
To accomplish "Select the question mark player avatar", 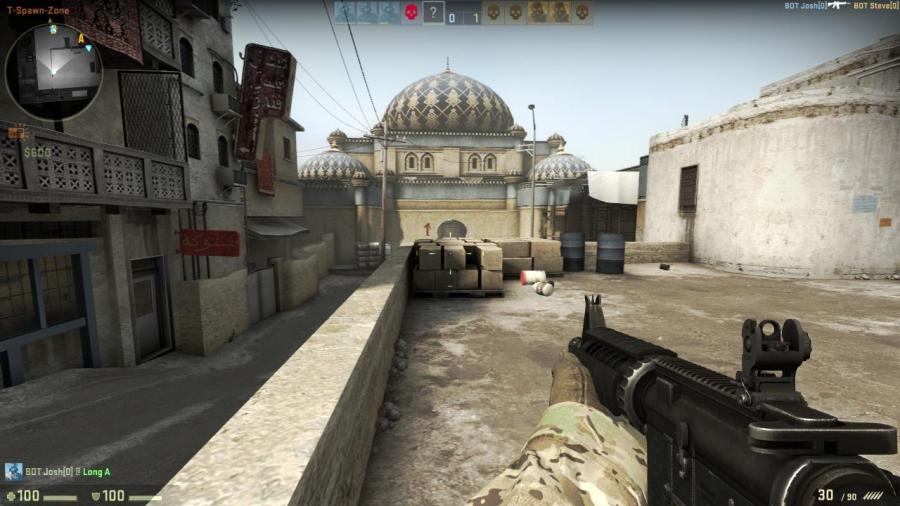I will 433,13.
